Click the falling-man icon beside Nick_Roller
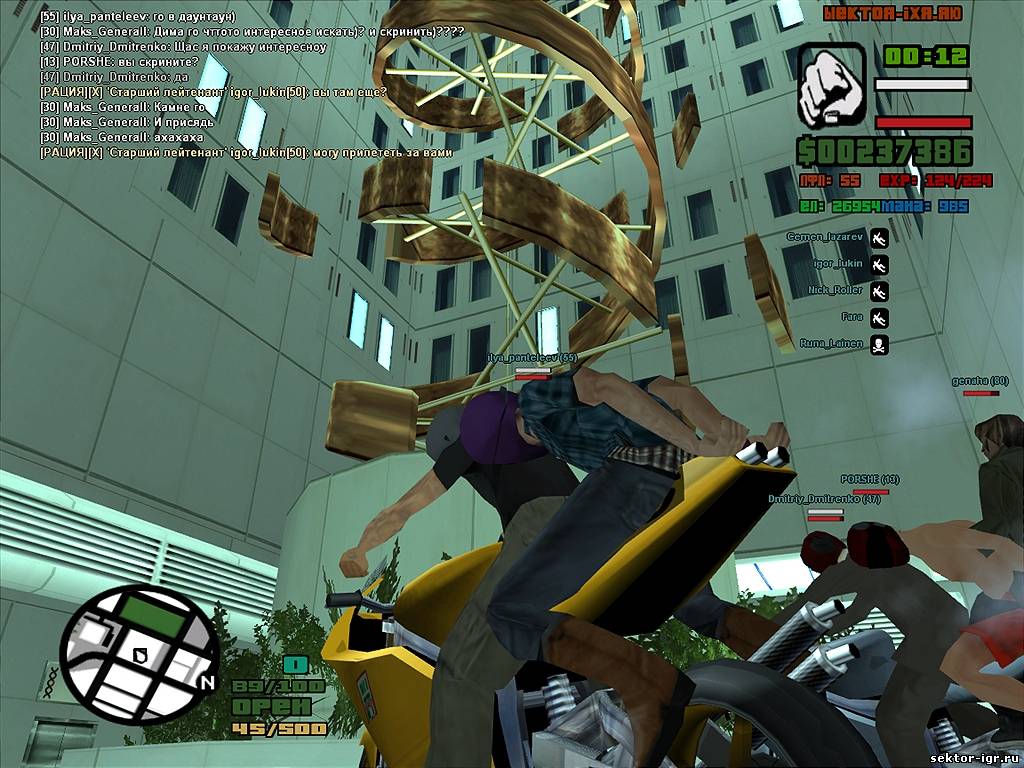Viewport: 1024px width, 768px height. point(879,291)
